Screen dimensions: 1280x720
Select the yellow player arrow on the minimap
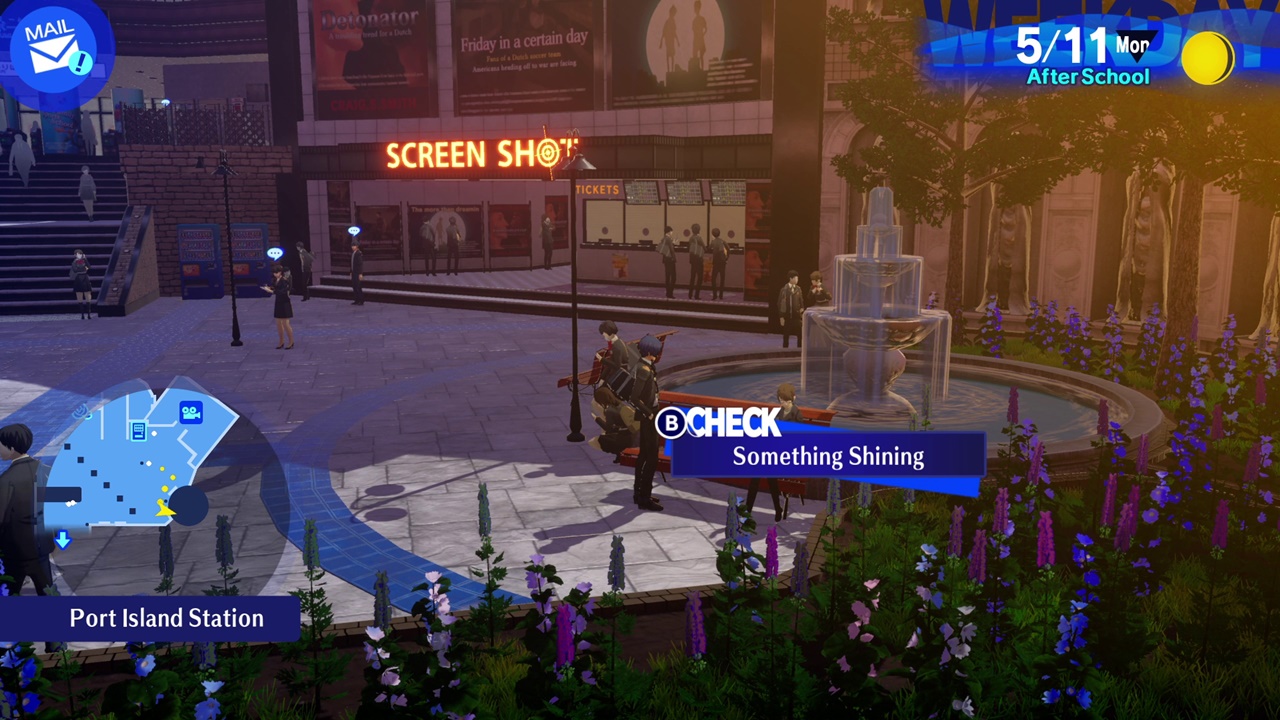(165, 509)
